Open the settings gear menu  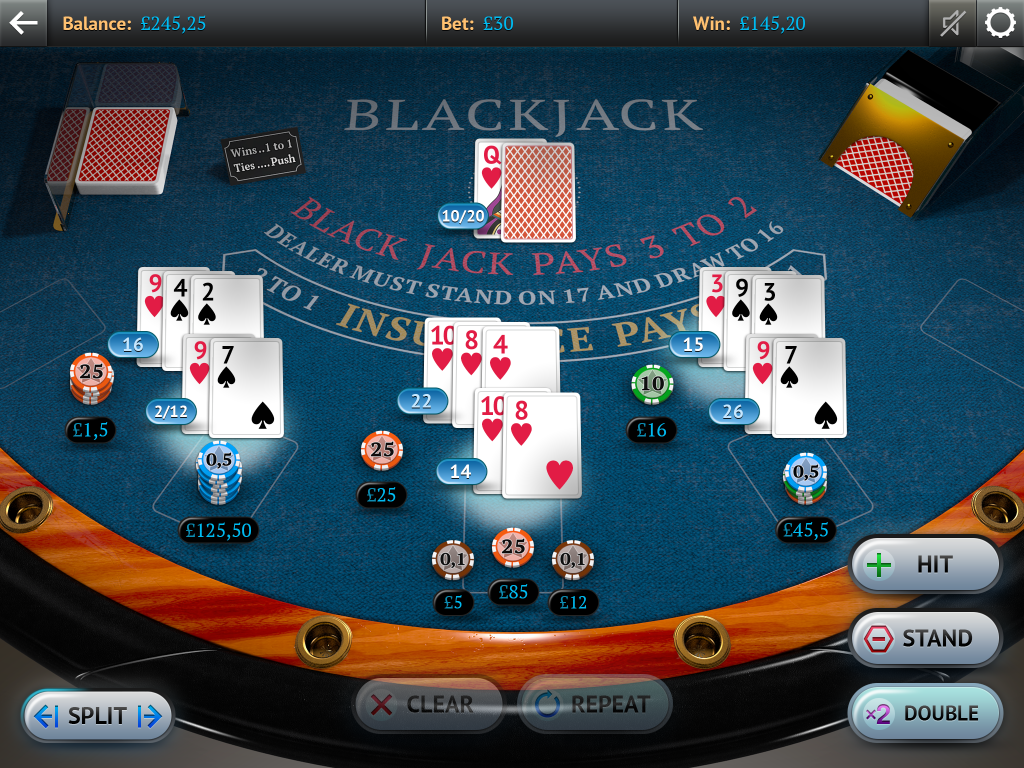coord(1000,23)
